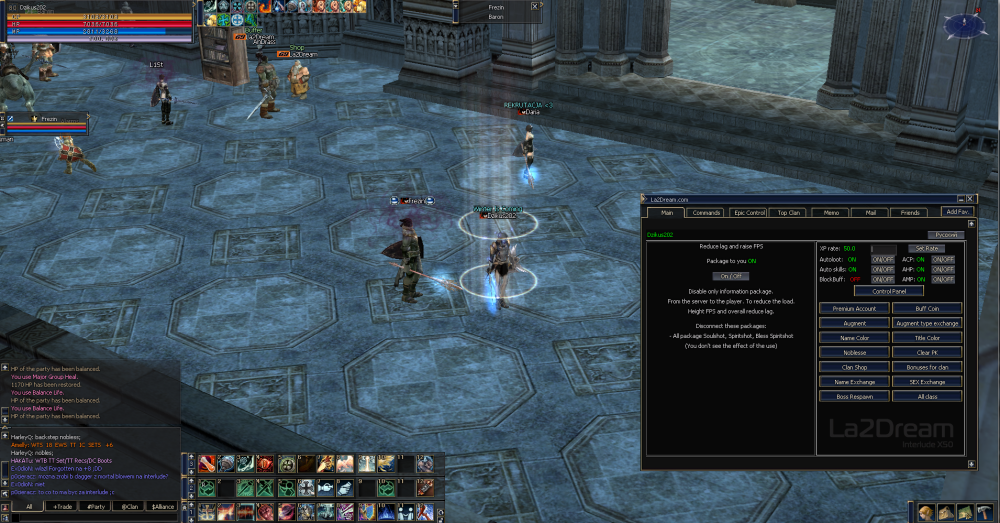Select the #Party chat tab

pyautogui.click(x=96, y=507)
